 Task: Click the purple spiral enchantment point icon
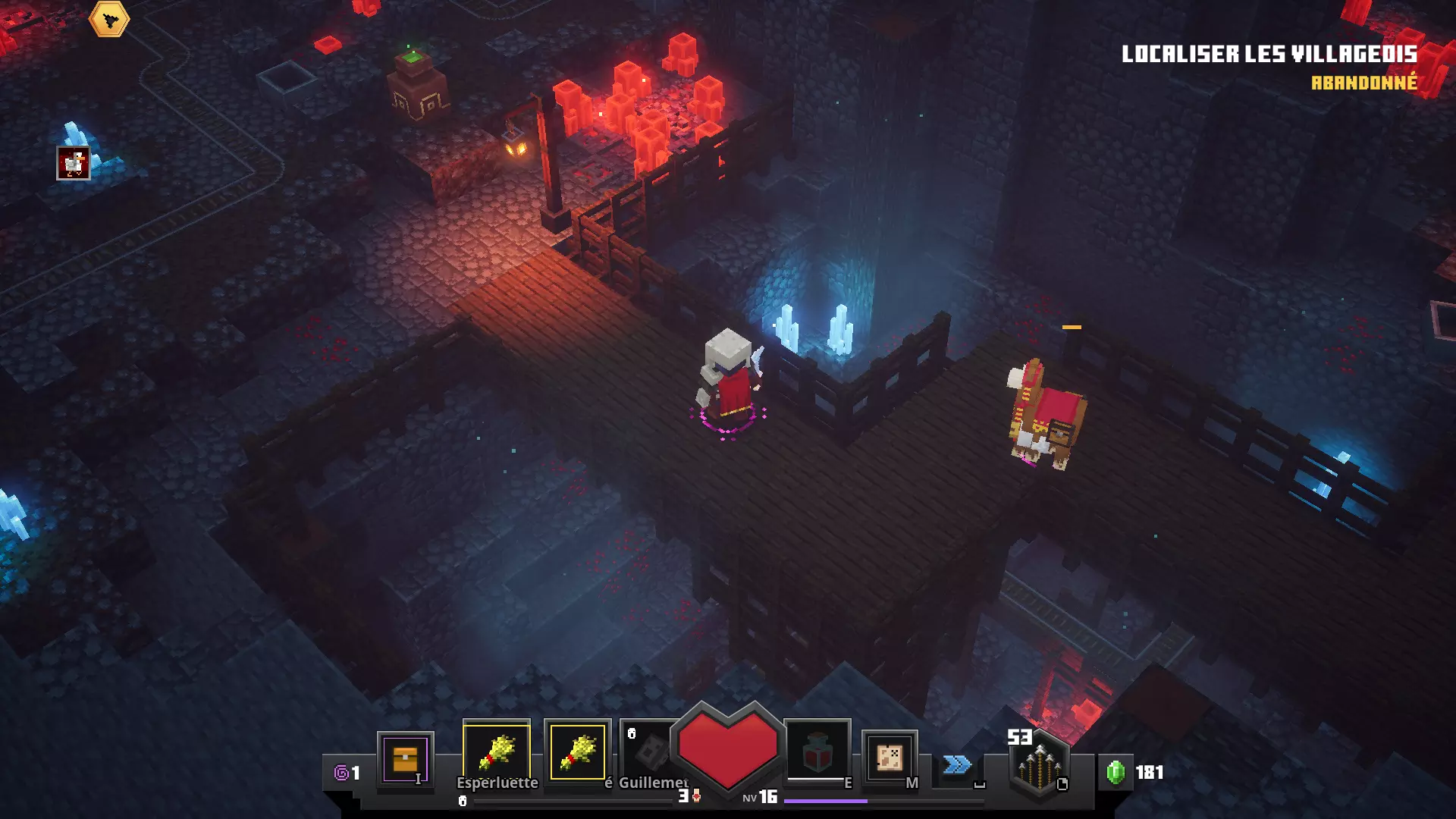coord(342,773)
